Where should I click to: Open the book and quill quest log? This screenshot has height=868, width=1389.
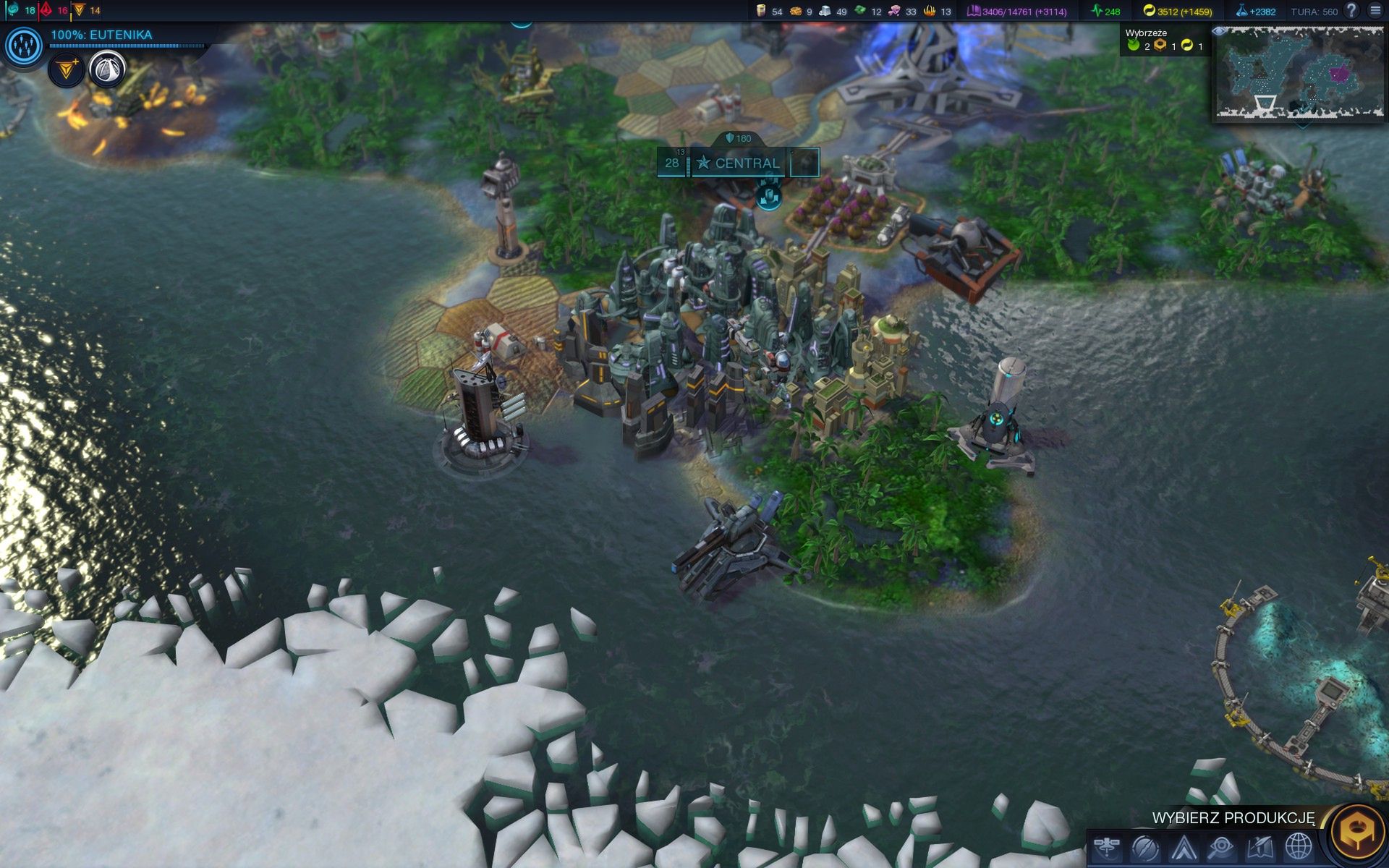tap(1260, 847)
